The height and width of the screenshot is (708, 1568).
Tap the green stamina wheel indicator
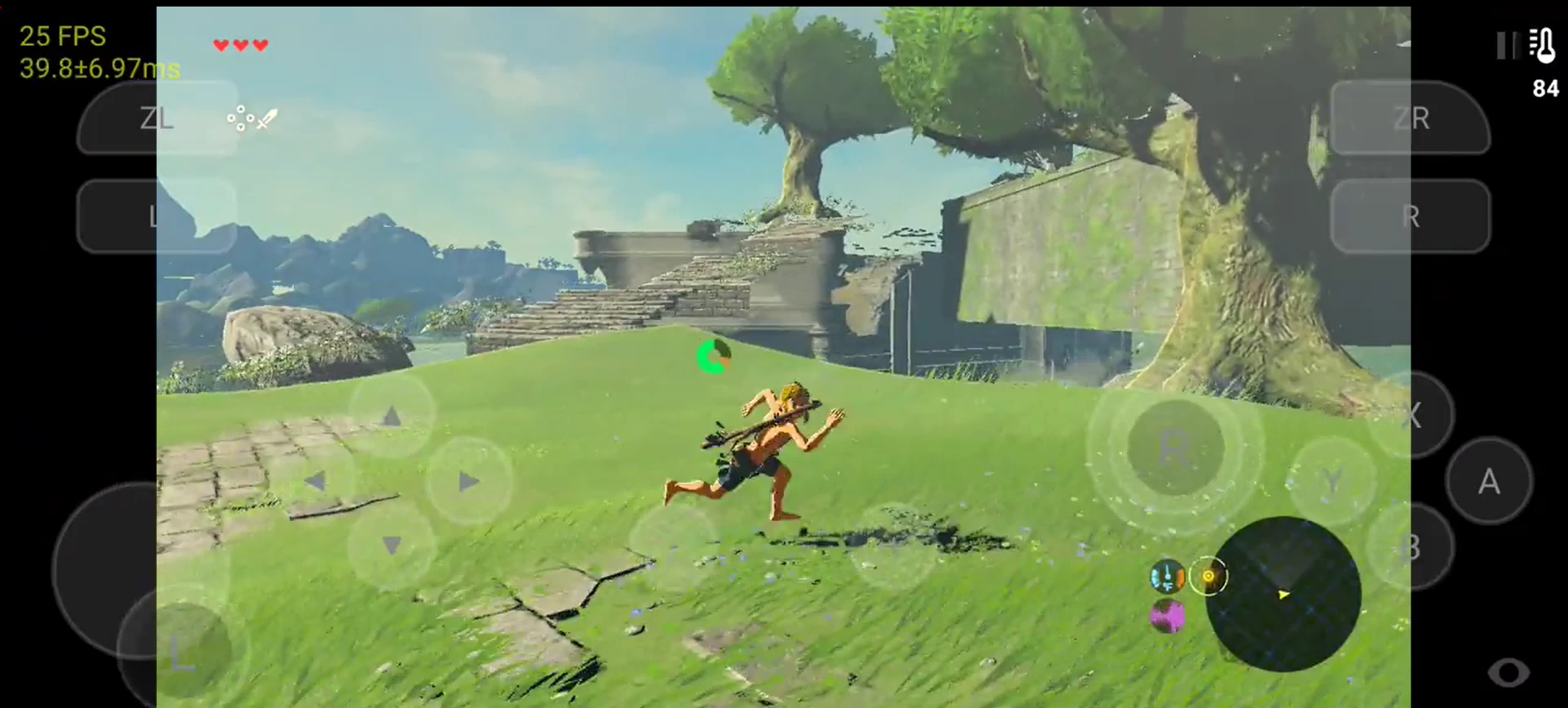pyautogui.click(x=714, y=357)
